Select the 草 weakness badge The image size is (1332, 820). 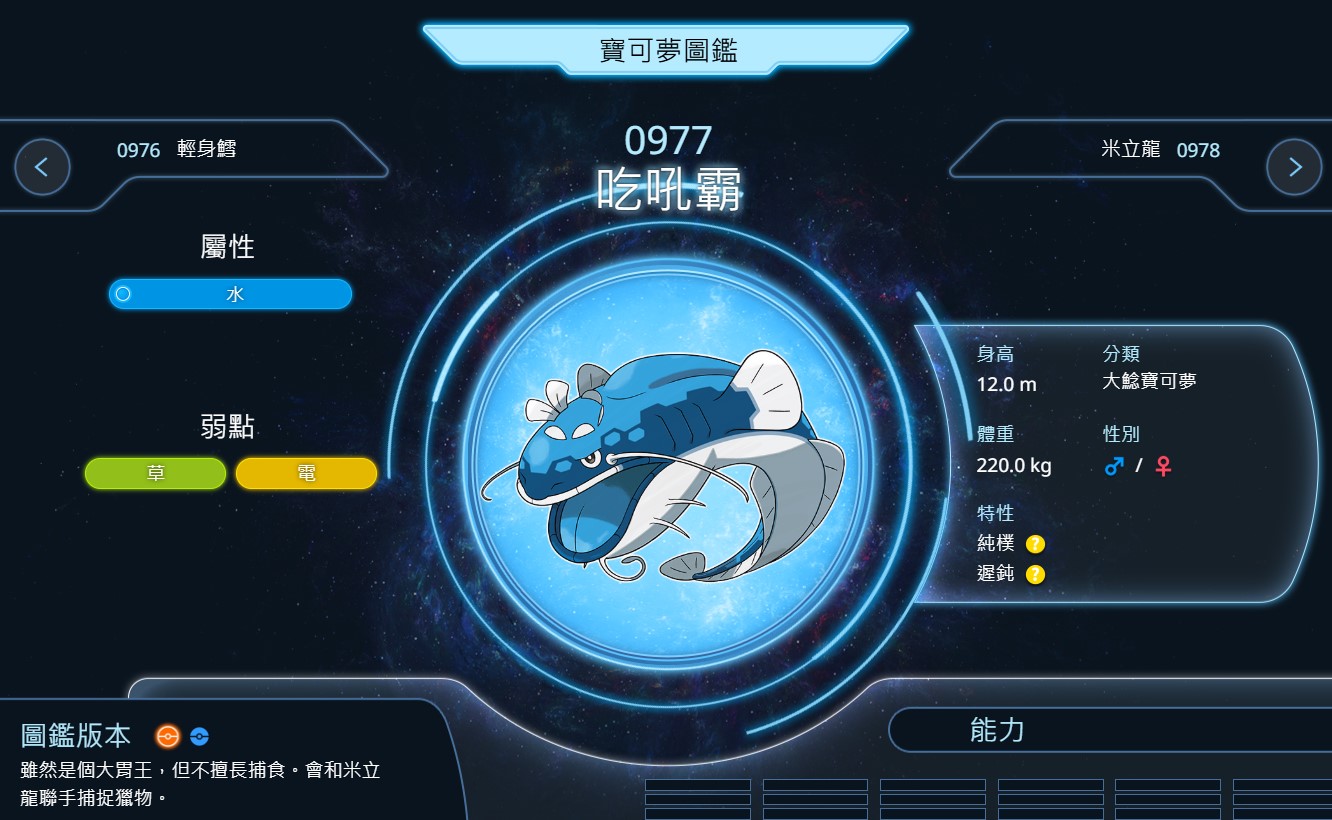(156, 474)
